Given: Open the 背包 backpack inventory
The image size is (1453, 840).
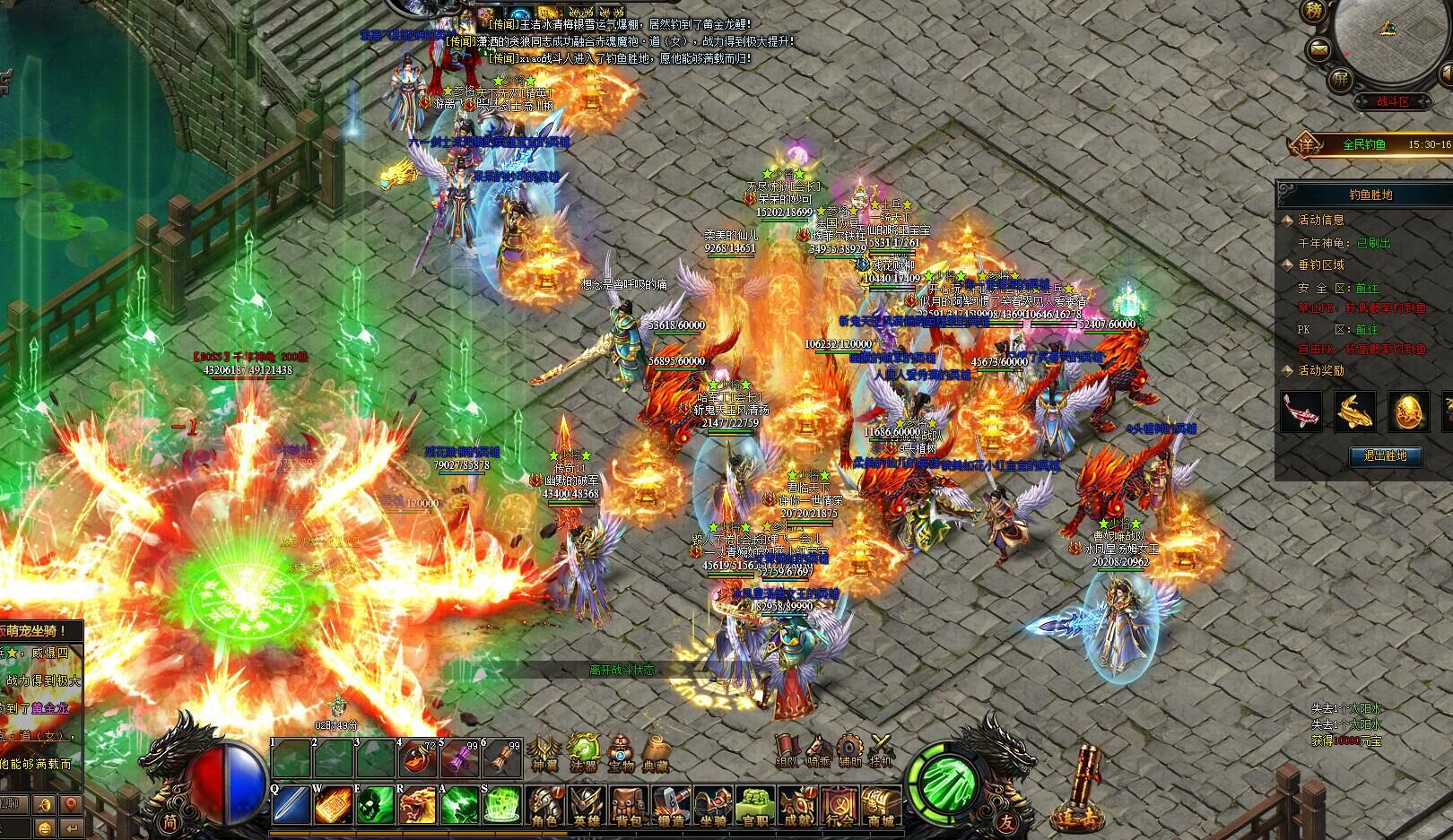Looking at the screenshot, I should pyautogui.click(x=629, y=804).
